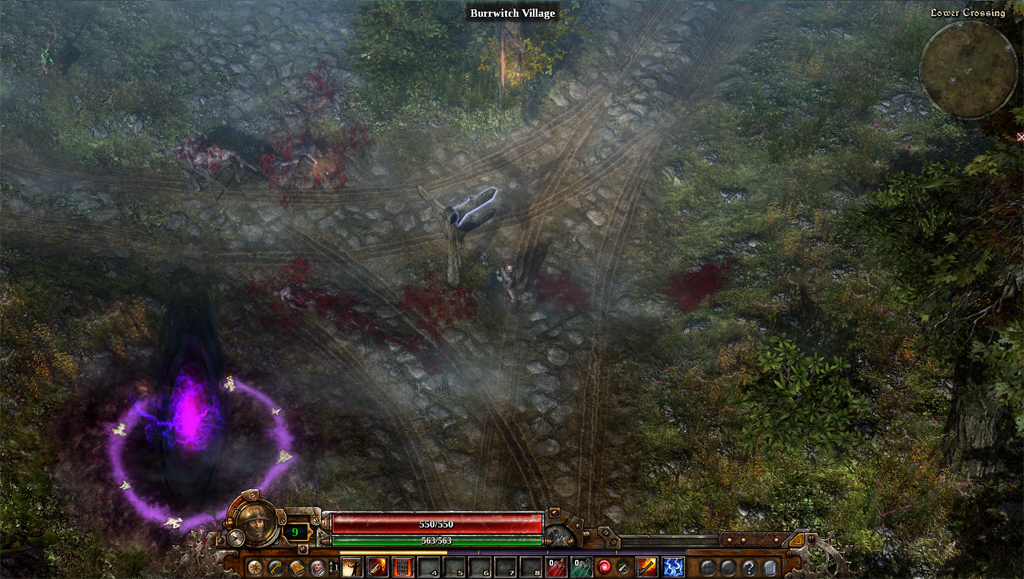Select the blue lightning mouse skill
This screenshot has width=1024, height=579.
coord(673,568)
